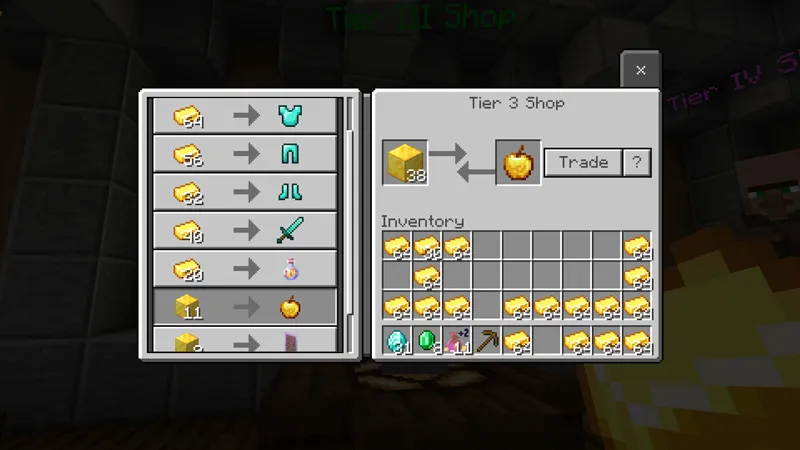Select the diamond stack in hotbar

click(397, 341)
